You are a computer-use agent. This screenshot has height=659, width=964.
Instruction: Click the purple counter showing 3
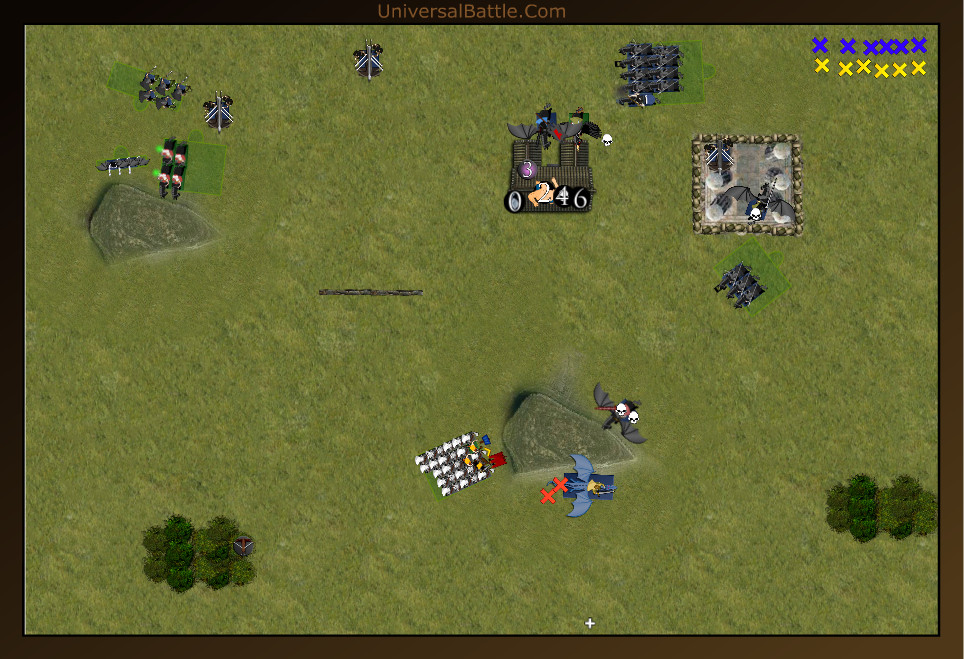(x=527, y=169)
